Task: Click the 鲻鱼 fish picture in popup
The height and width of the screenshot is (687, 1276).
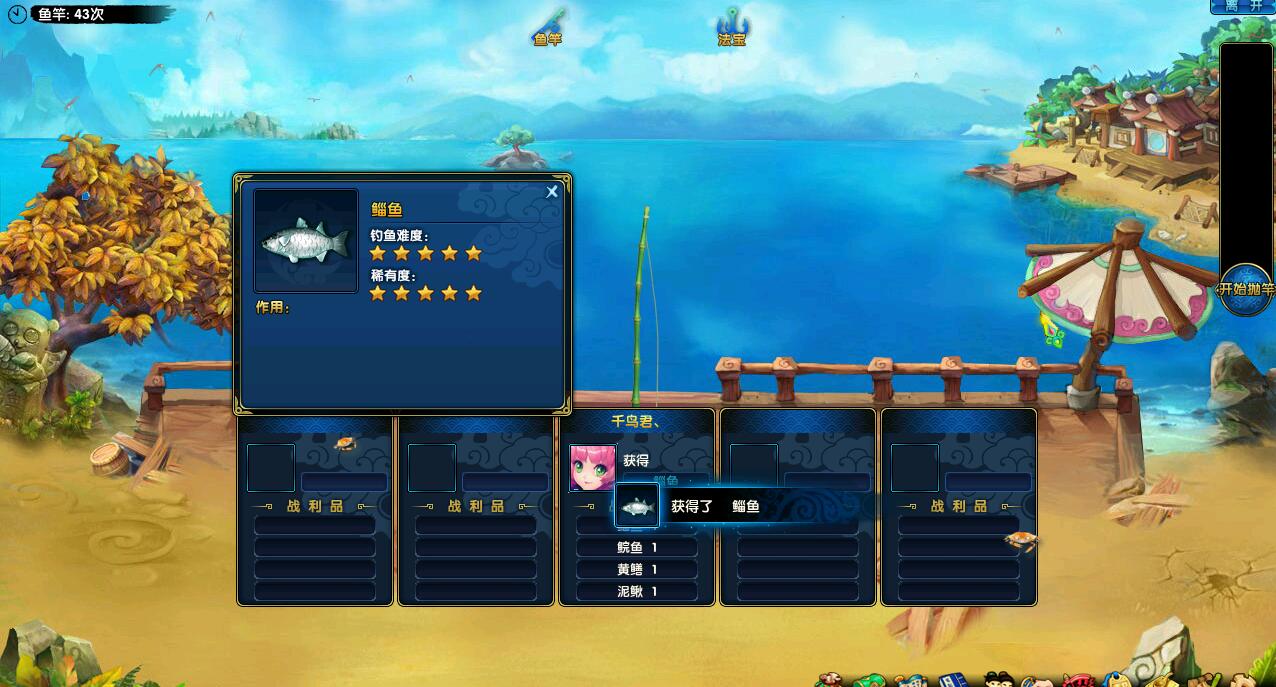Action: 306,241
